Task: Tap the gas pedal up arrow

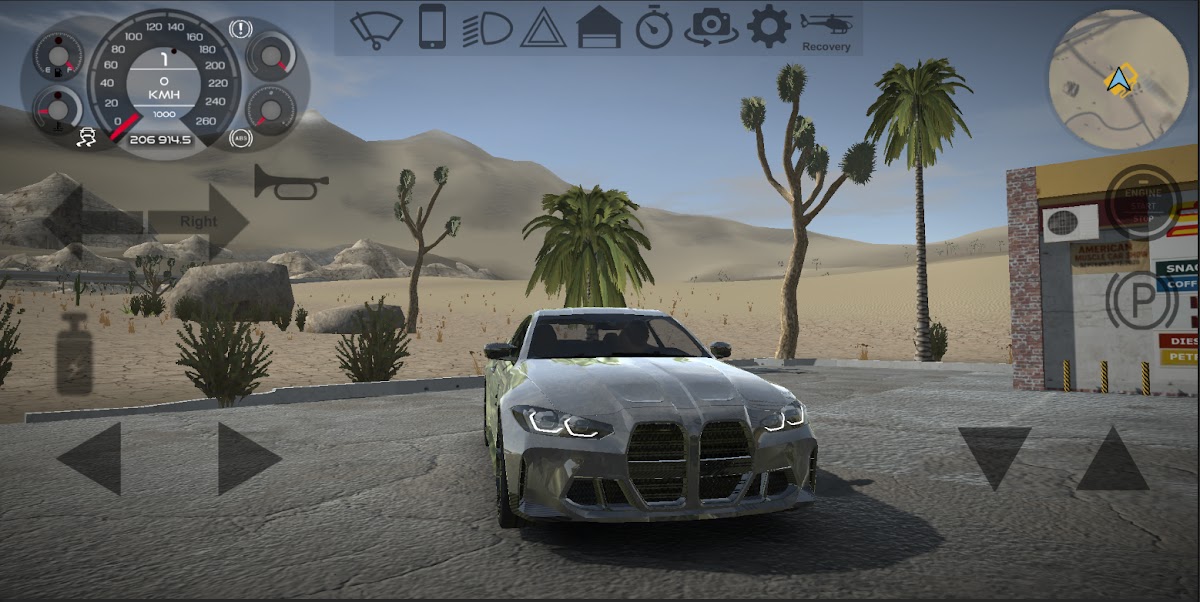Action: [x=1112, y=459]
